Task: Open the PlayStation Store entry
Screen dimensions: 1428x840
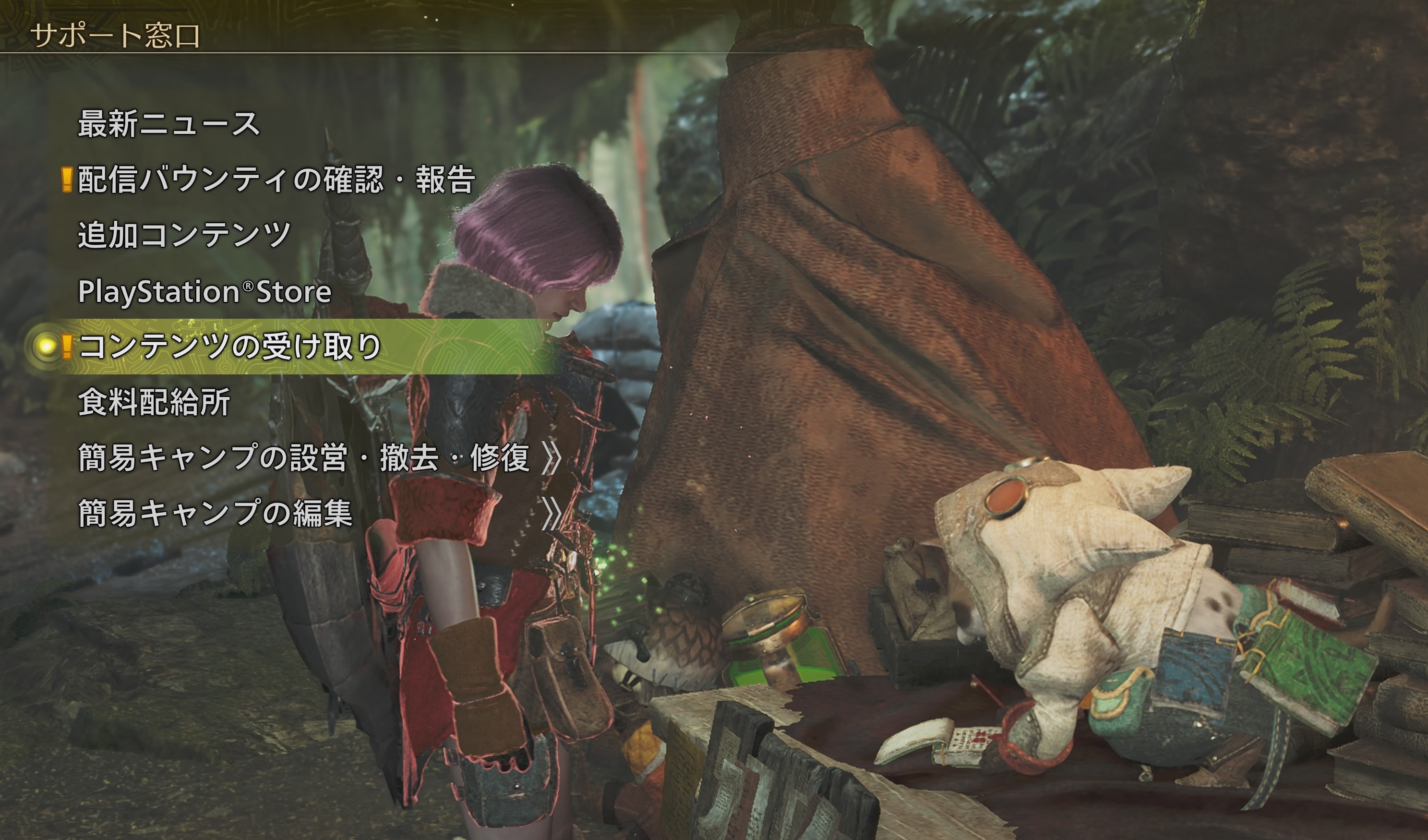Action: pos(204,291)
